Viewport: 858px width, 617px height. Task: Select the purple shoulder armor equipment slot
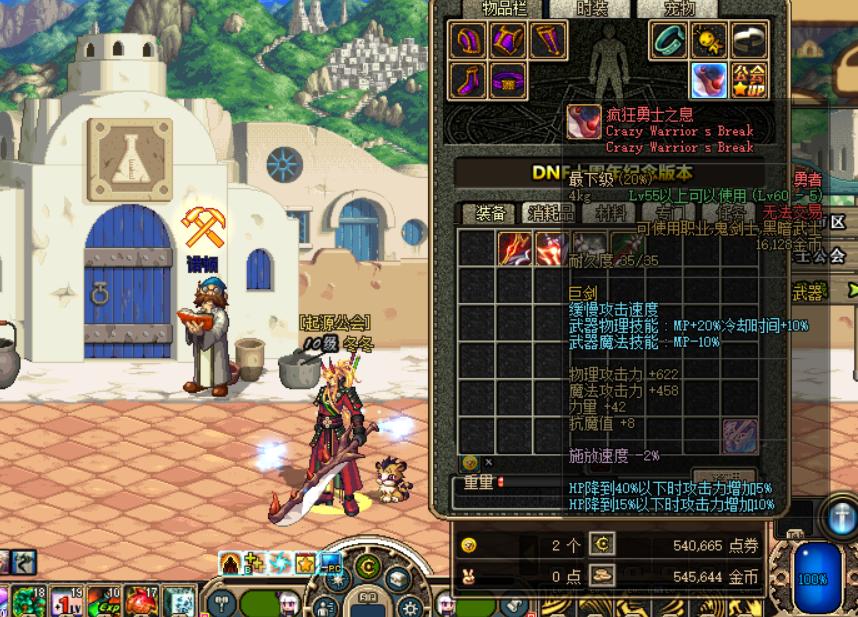[x=471, y=42]
